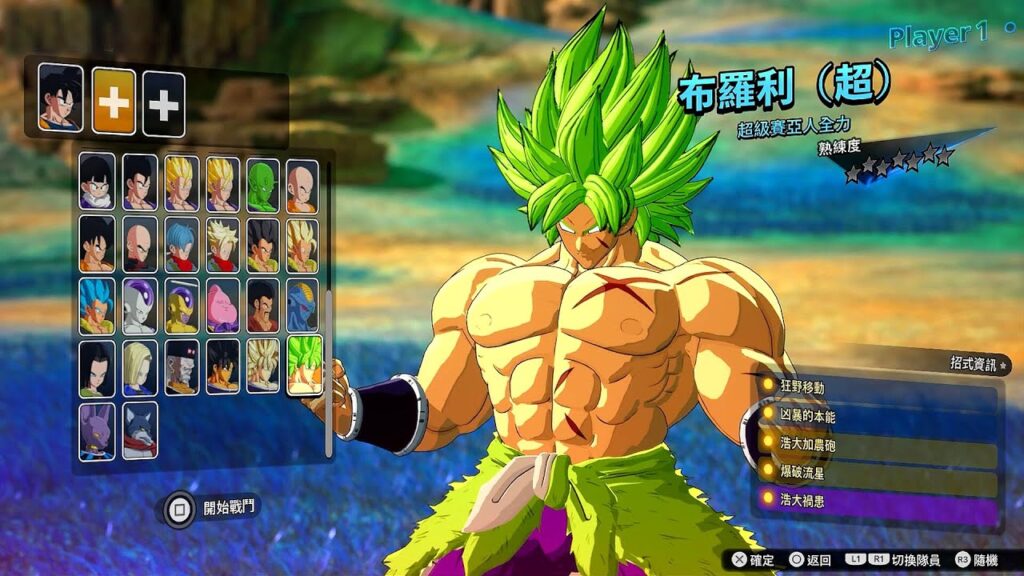Viewport: 1024px width, 576px height.
Task: Choose Krillin's portrait in the roster
Action: click(302, 184)
